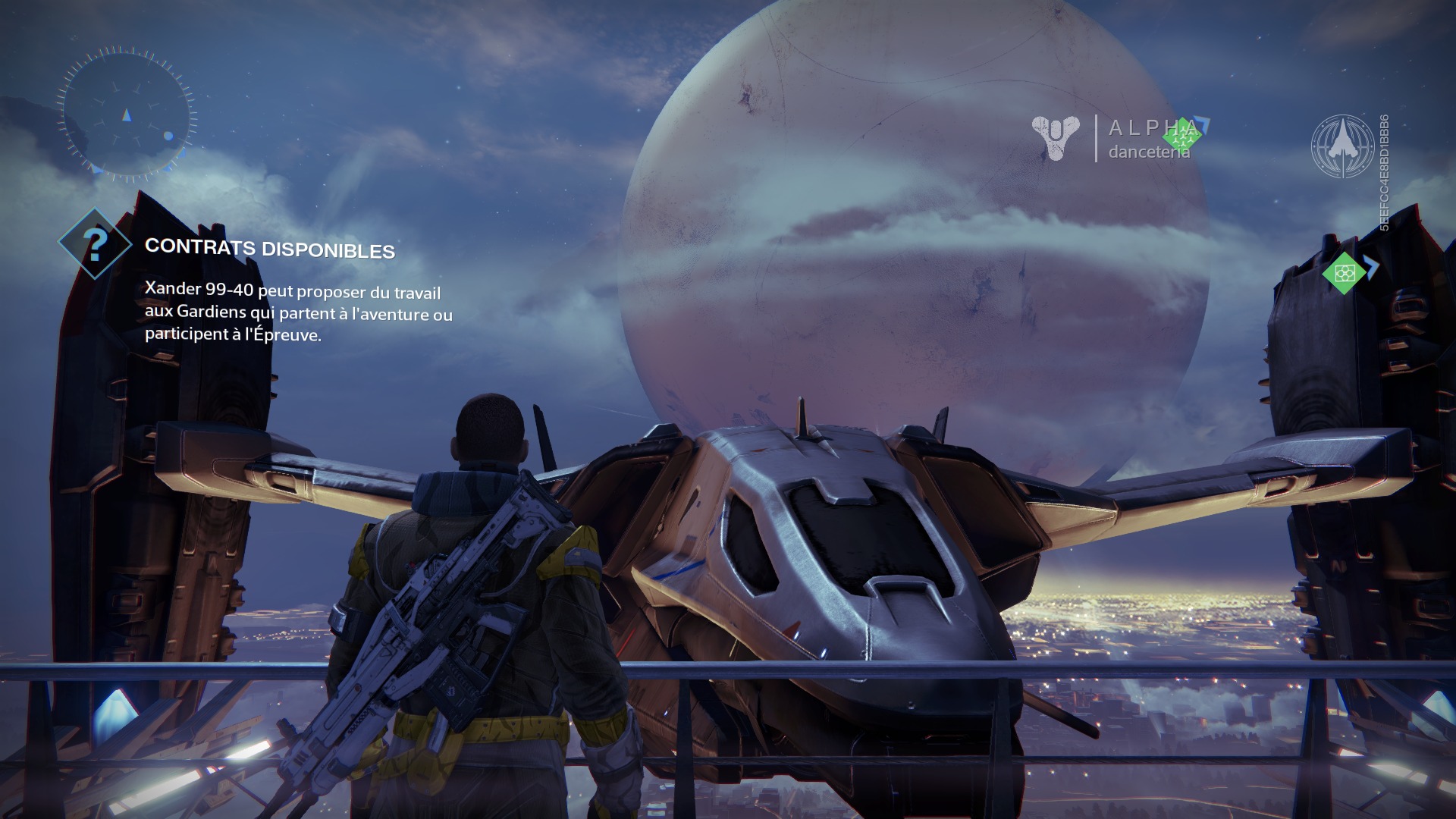Screen dimensions: 1456x819
Task: Open the Contrats Disponibles question mark notice
Action: click(x=95, y=243)
